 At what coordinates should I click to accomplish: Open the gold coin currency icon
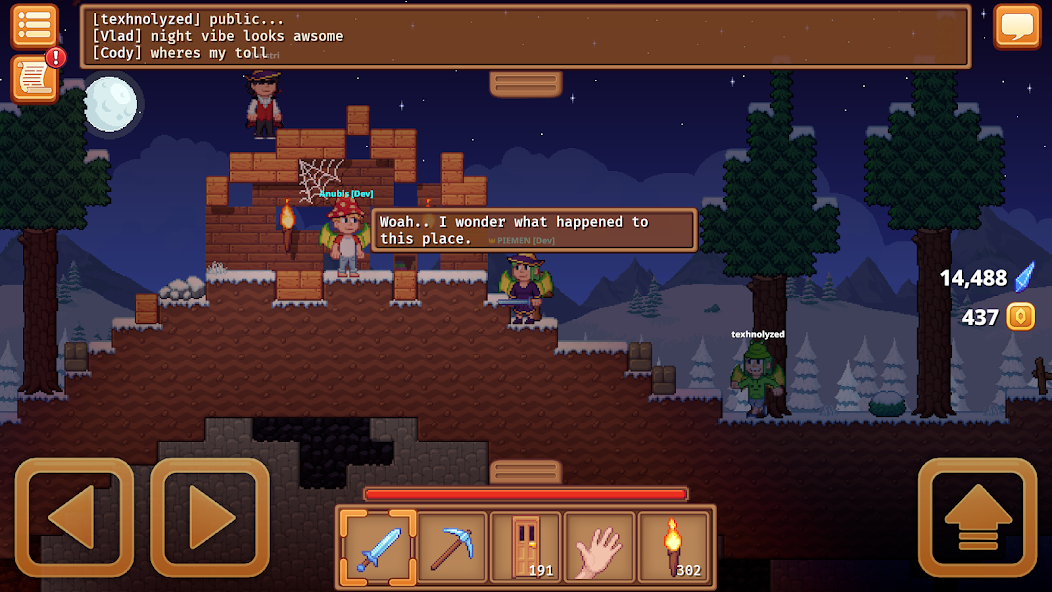(x=1021, y=317)
